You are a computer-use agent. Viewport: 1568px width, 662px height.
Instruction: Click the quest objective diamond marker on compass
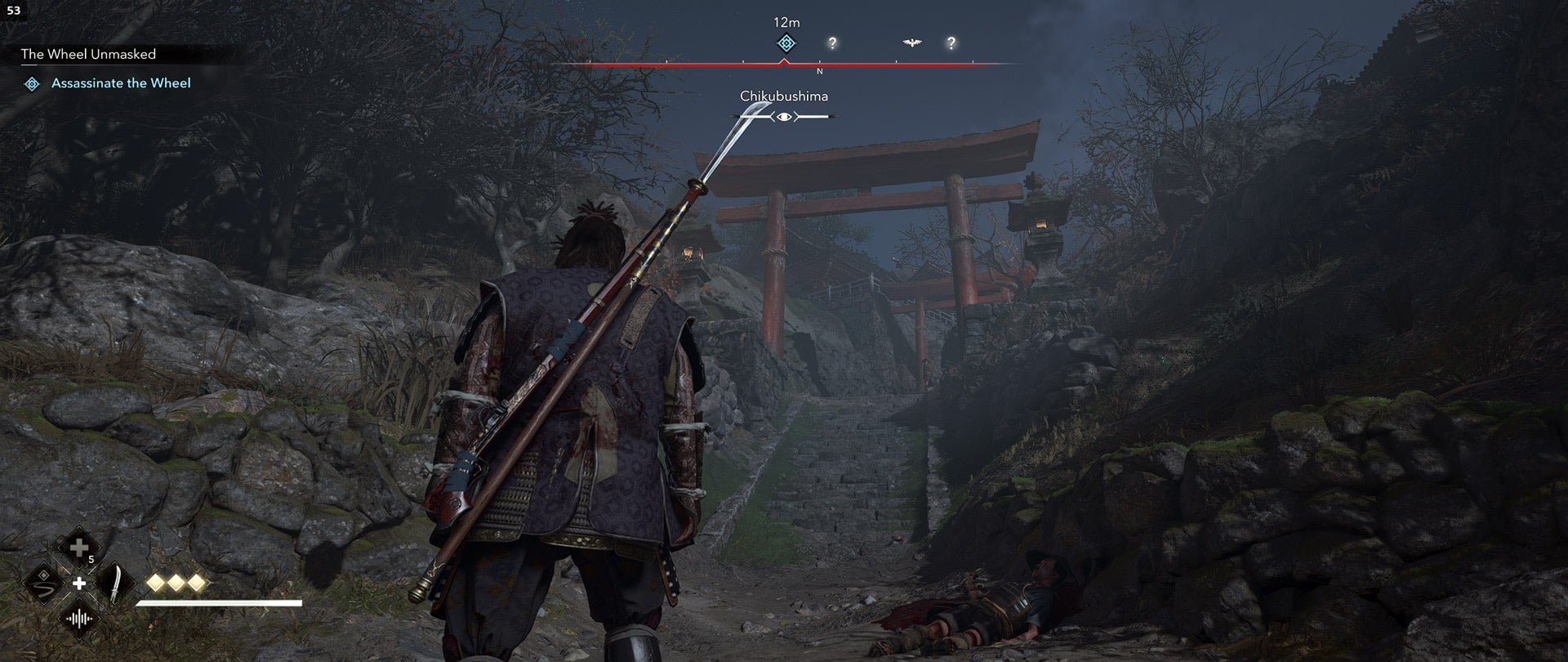(x=785, y=42)
